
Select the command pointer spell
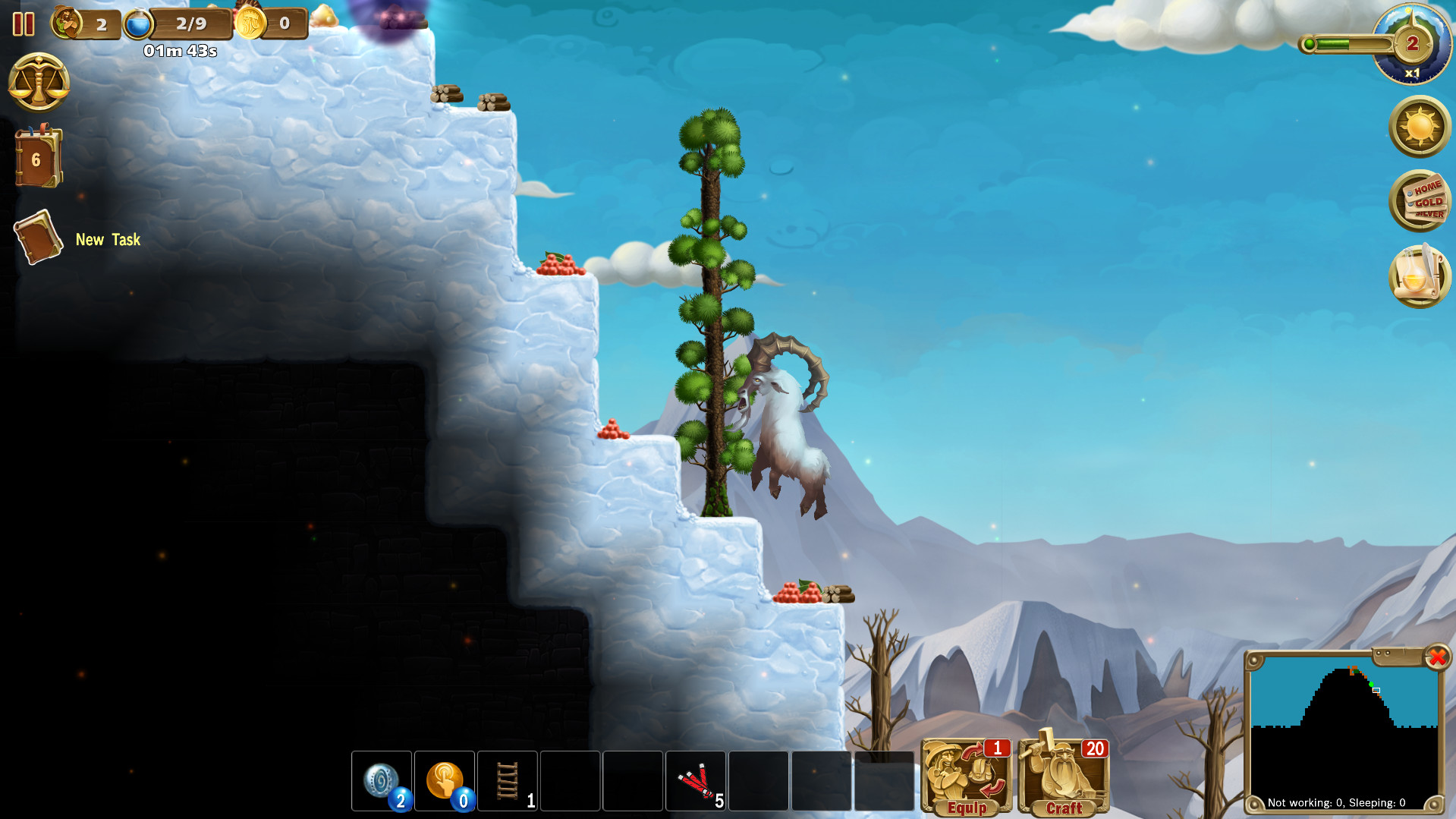[x=445, y=781]
